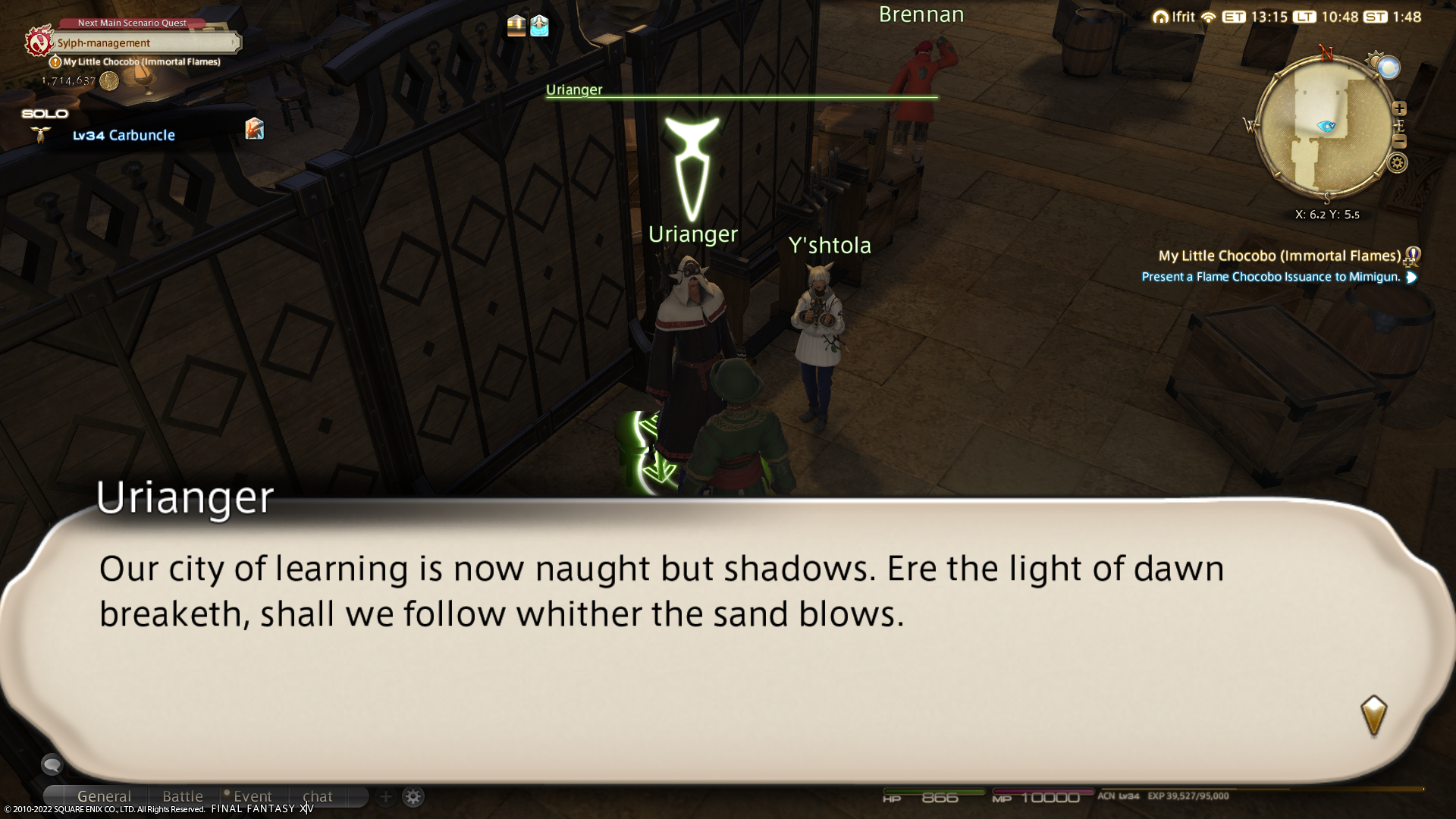
Task: Open the circular minimap
Action: coord(1326,127)
